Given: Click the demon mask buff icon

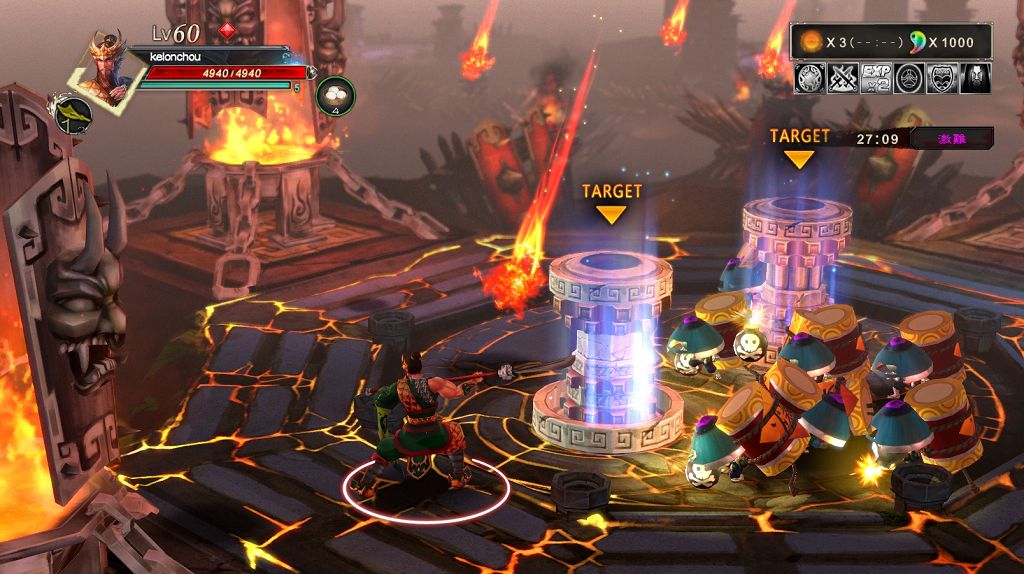Looking at the screenshot, I should tap(942, 78).
